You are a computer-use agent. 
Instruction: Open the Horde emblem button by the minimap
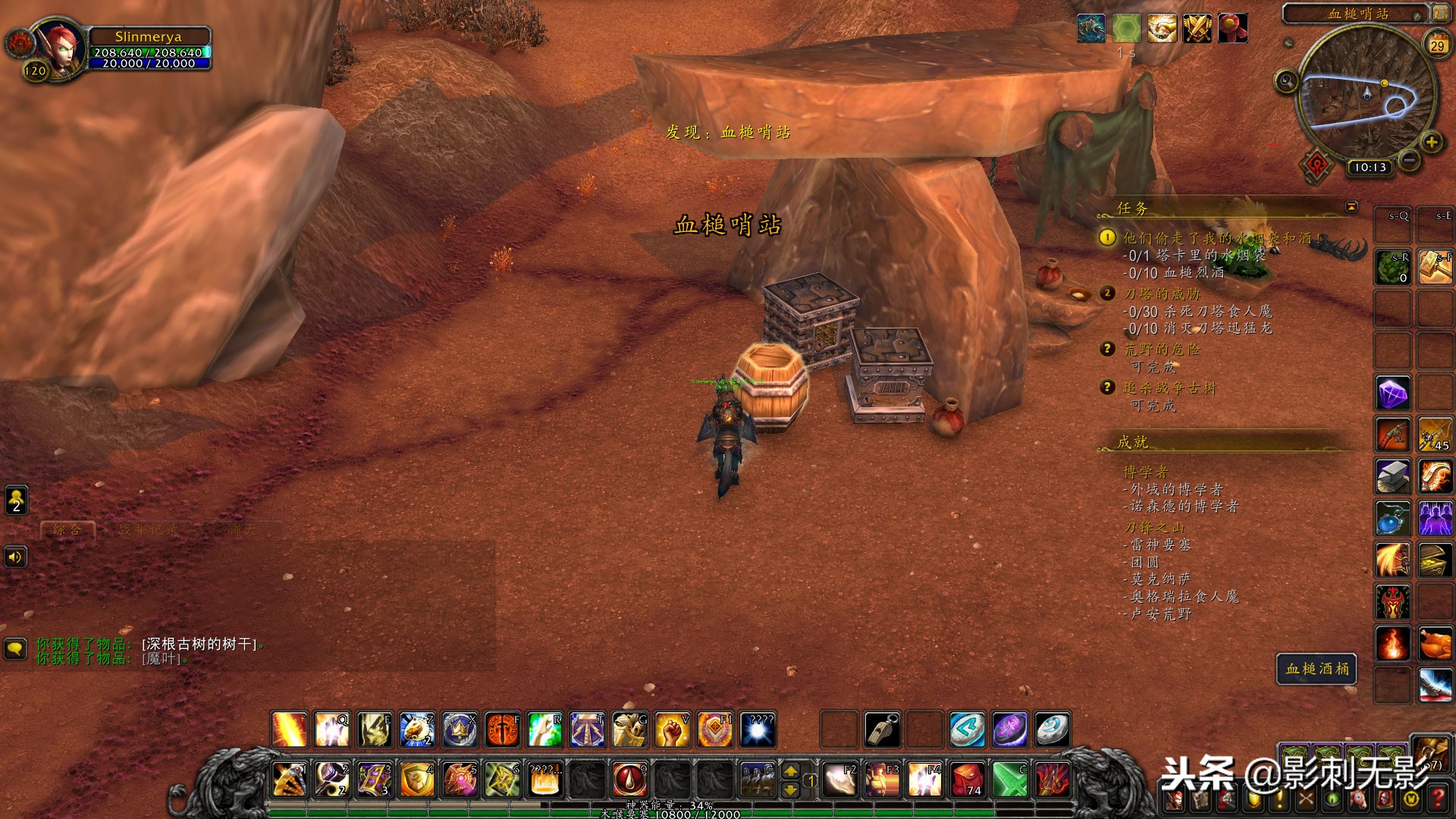1317,165
